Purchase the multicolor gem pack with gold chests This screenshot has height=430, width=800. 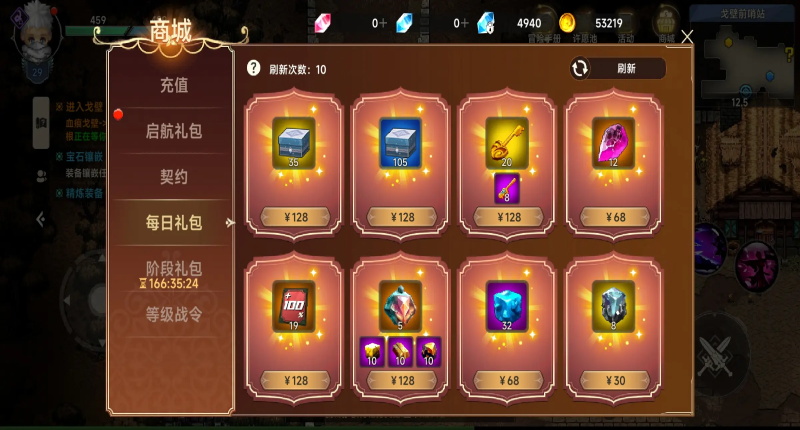pyautogui.click(x=401, y=380)
